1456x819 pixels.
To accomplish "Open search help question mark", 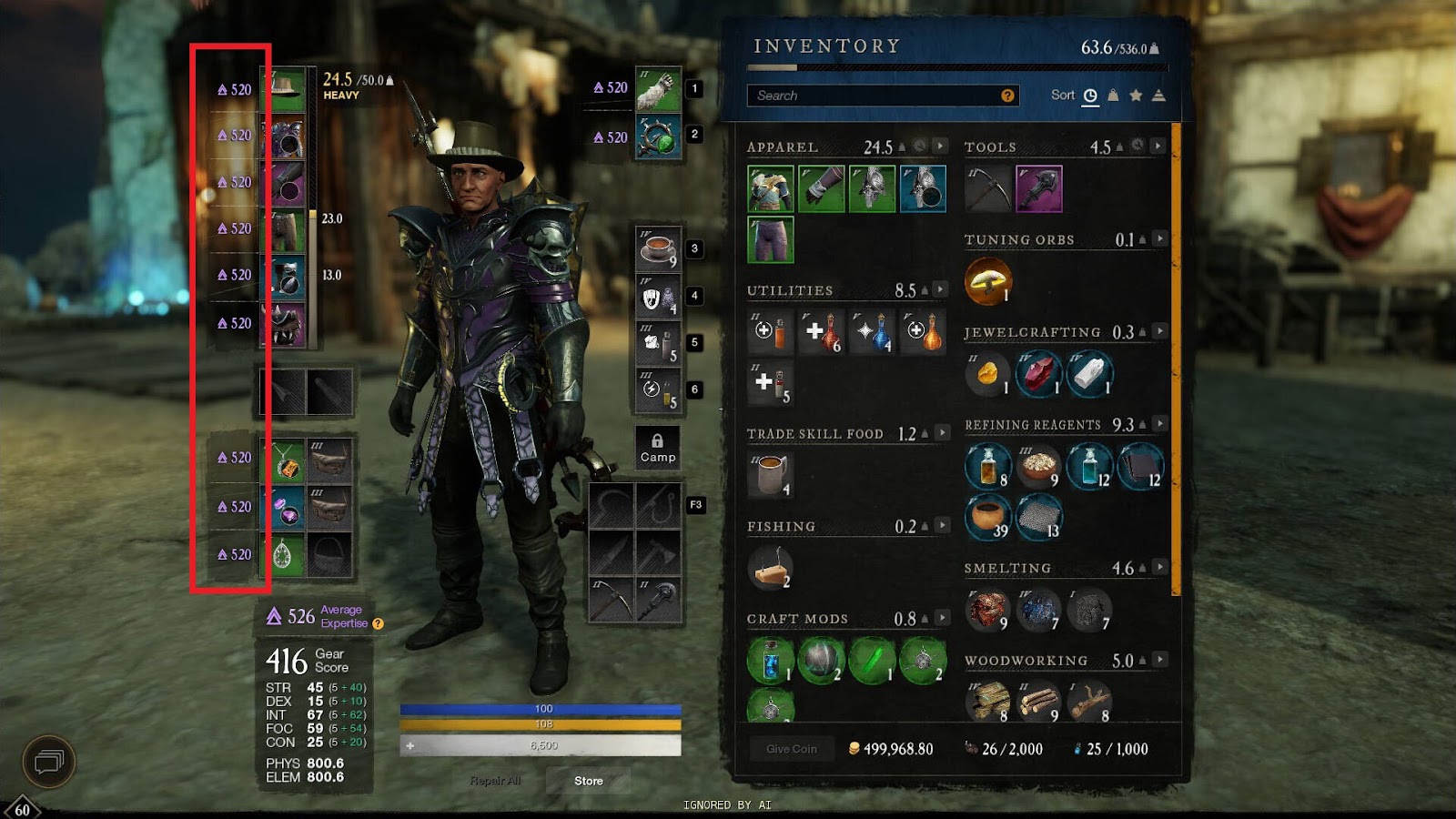I will 1007,96.
